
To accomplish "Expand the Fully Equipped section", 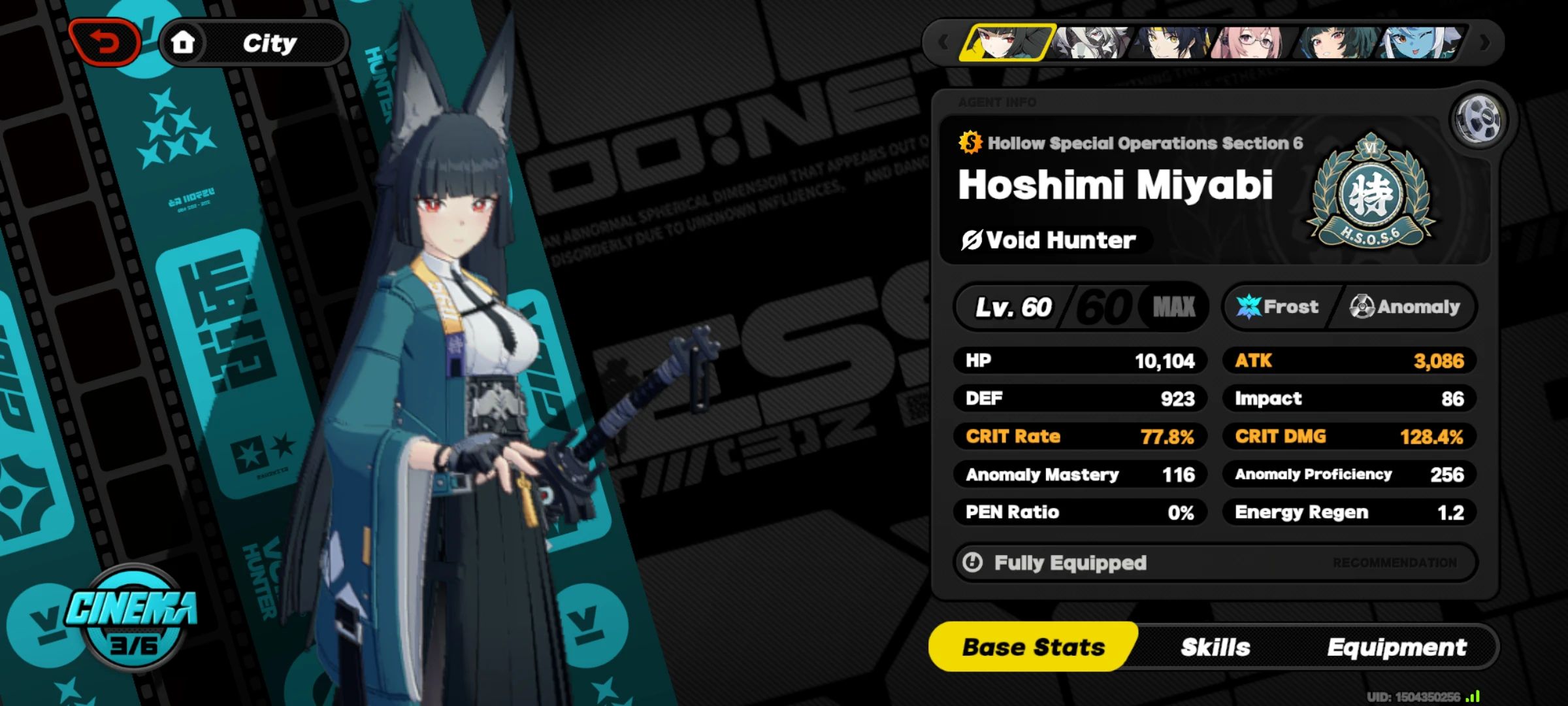I will tap(1070, 562).
